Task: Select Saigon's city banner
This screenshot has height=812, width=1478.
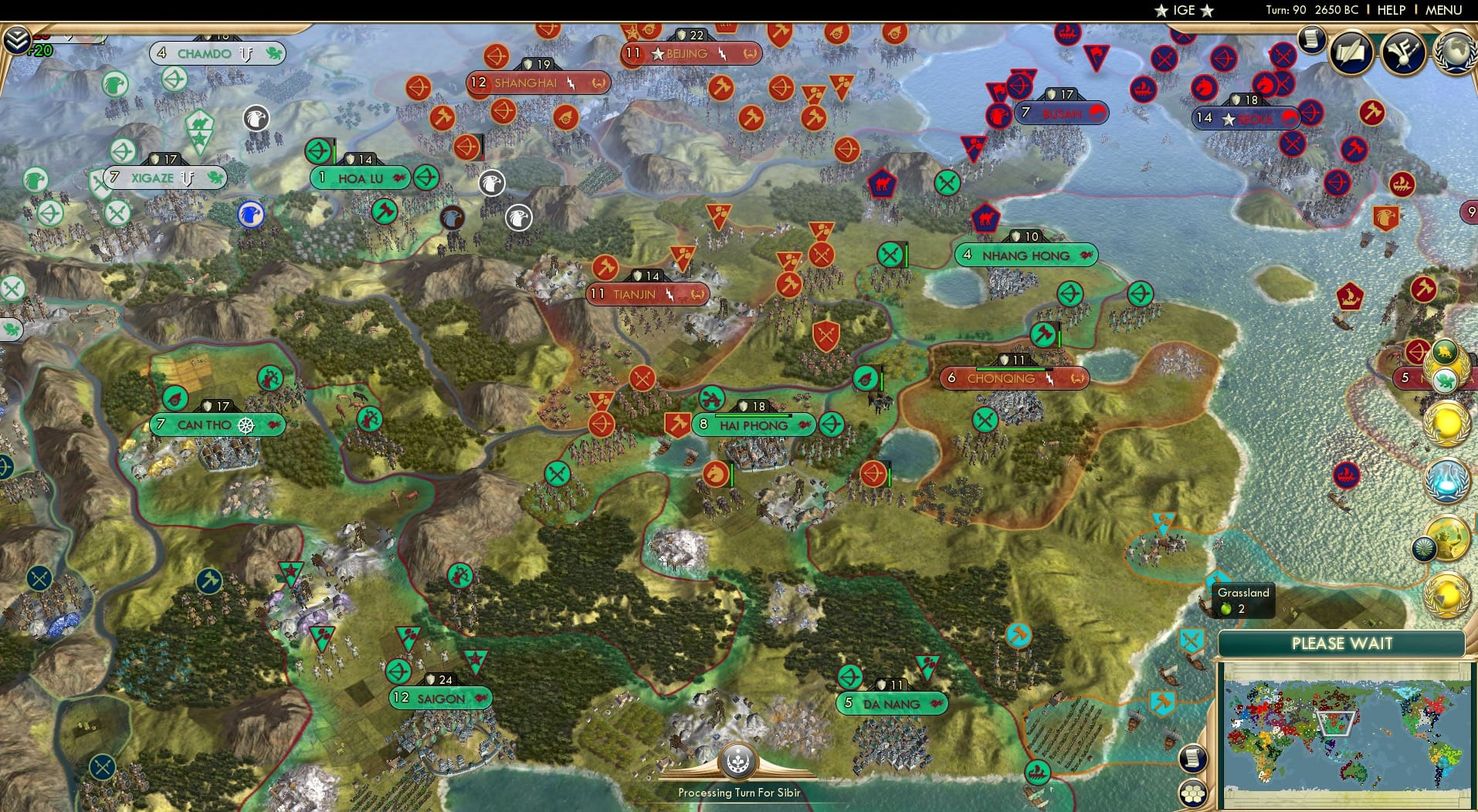Action: point(440,697)
